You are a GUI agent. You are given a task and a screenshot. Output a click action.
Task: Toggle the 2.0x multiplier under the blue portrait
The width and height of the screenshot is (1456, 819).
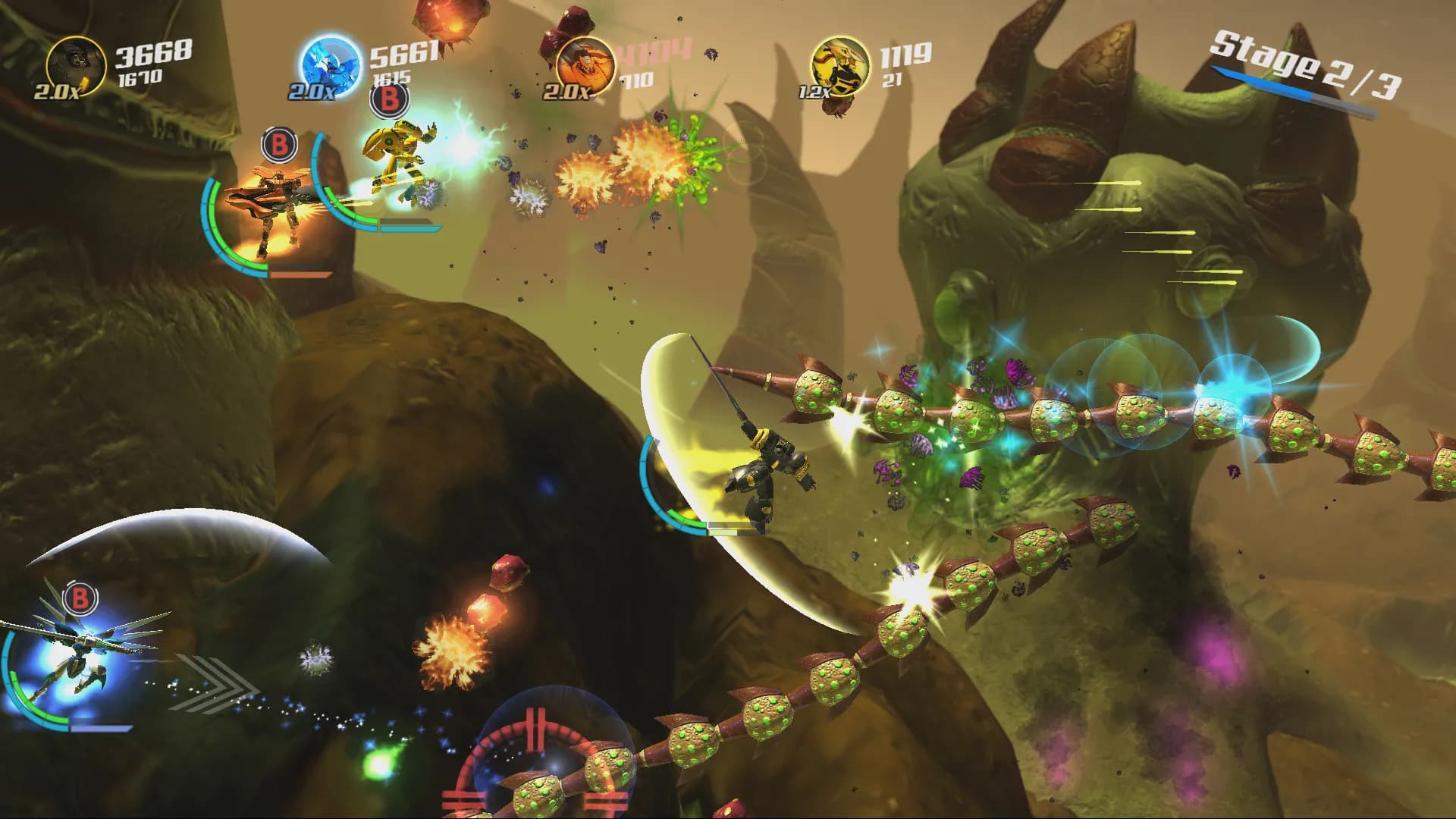pos(311,92)
